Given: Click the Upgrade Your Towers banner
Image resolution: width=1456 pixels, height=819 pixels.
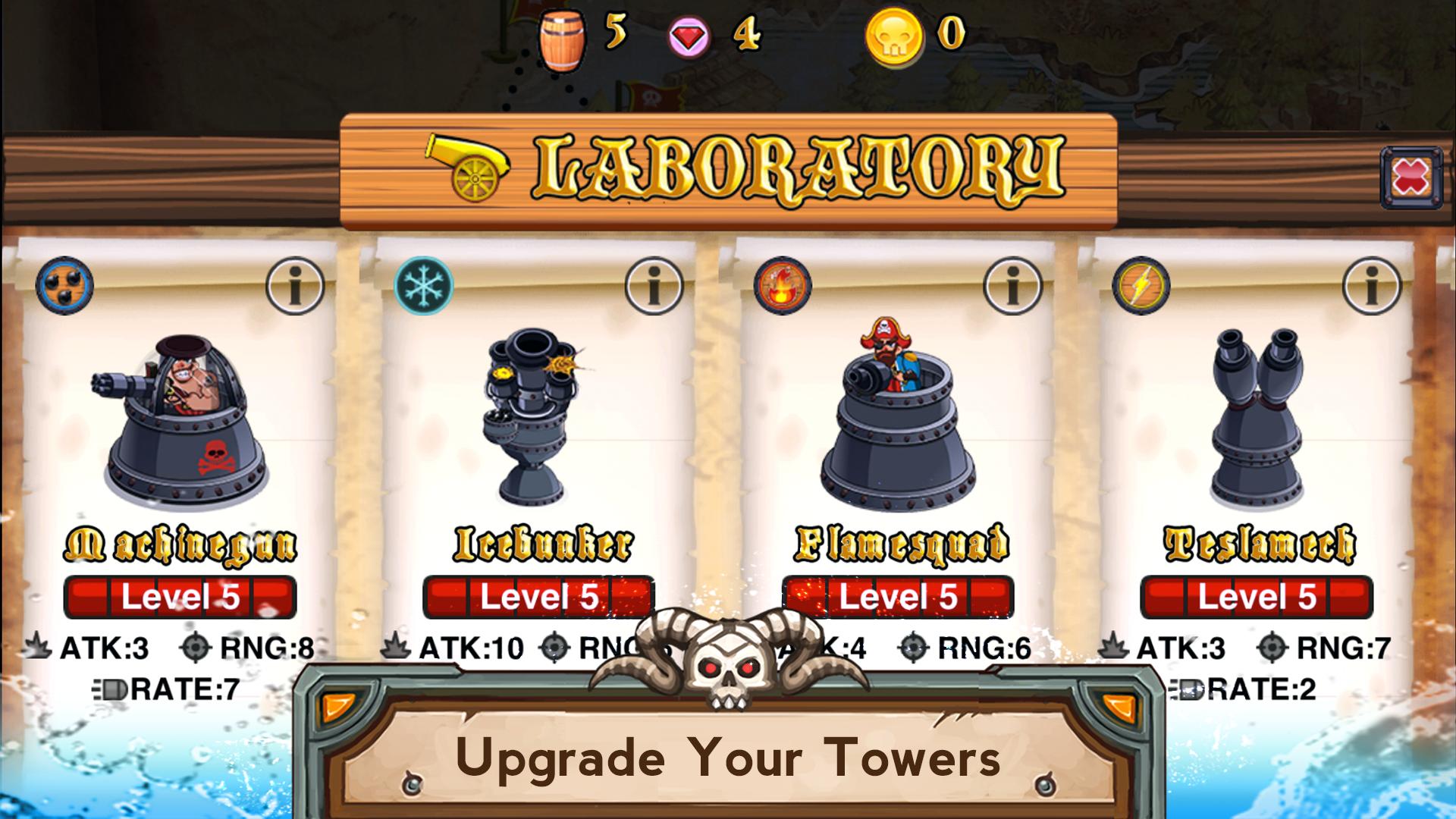Looking at the screenshot, I should click(728, 755).
